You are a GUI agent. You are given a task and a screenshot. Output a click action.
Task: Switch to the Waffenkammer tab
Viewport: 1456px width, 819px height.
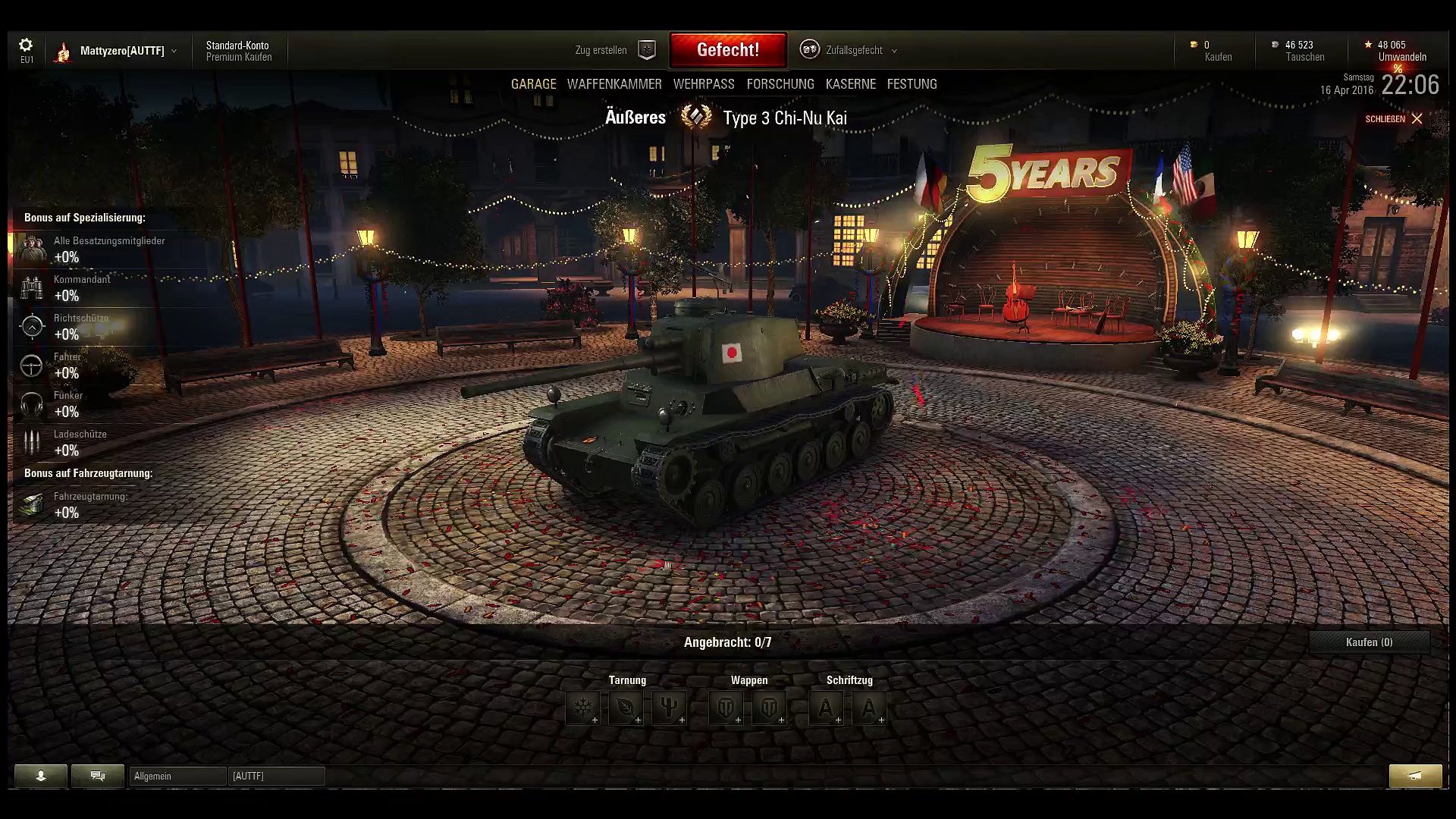[x=614, y=84]
